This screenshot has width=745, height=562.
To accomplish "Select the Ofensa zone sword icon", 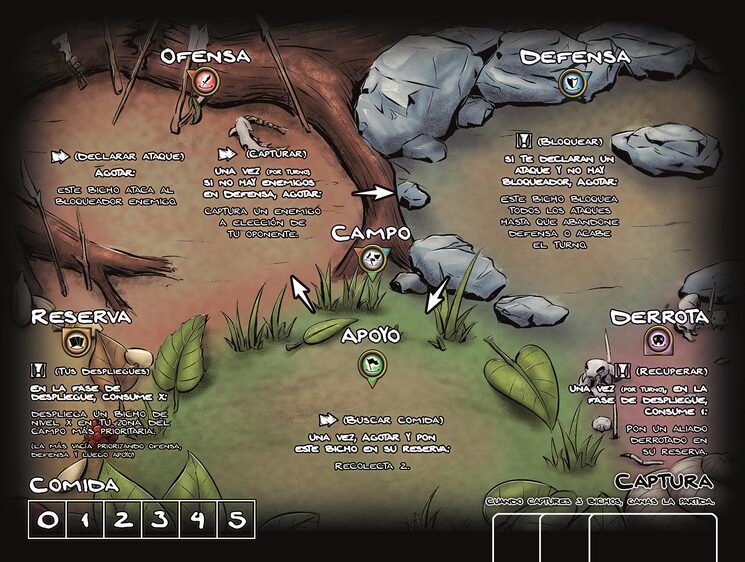I will pos(205,82).
